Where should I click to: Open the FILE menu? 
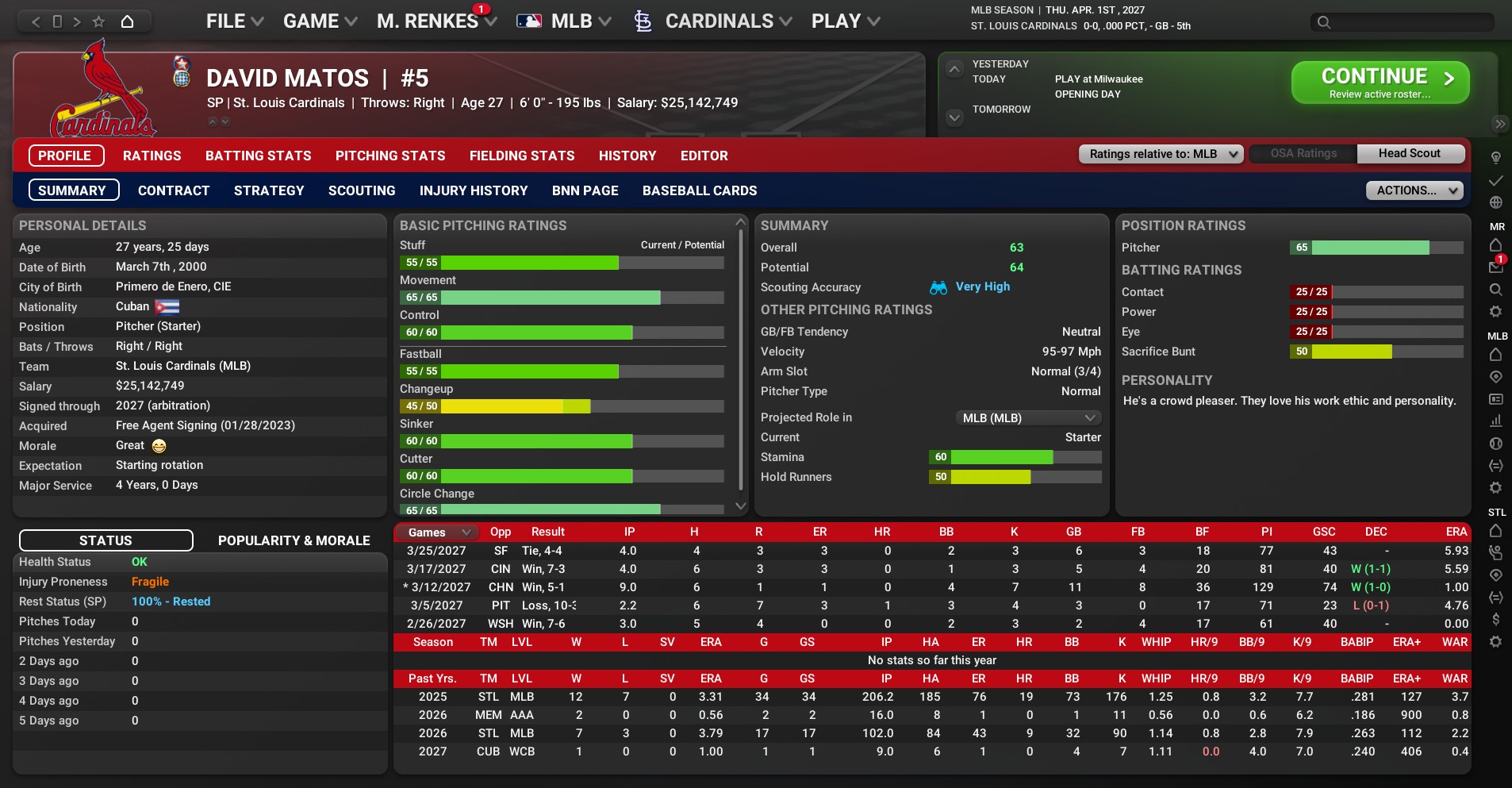point(234,21)
